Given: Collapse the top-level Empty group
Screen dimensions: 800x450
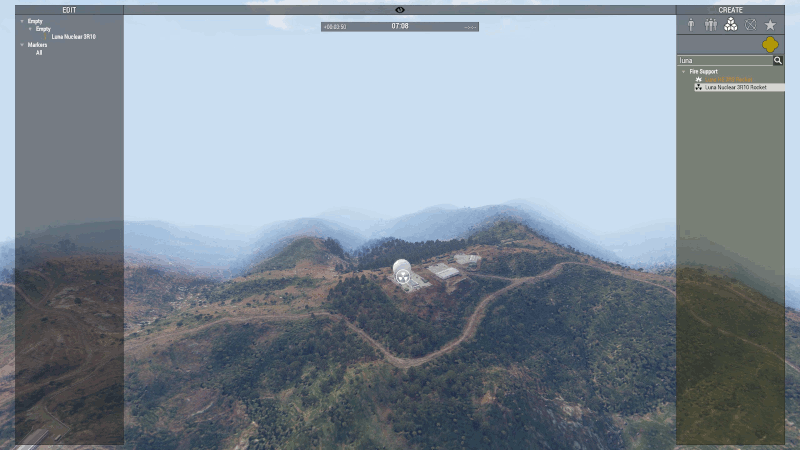Looking at the screenshot, I should point(21,21).
